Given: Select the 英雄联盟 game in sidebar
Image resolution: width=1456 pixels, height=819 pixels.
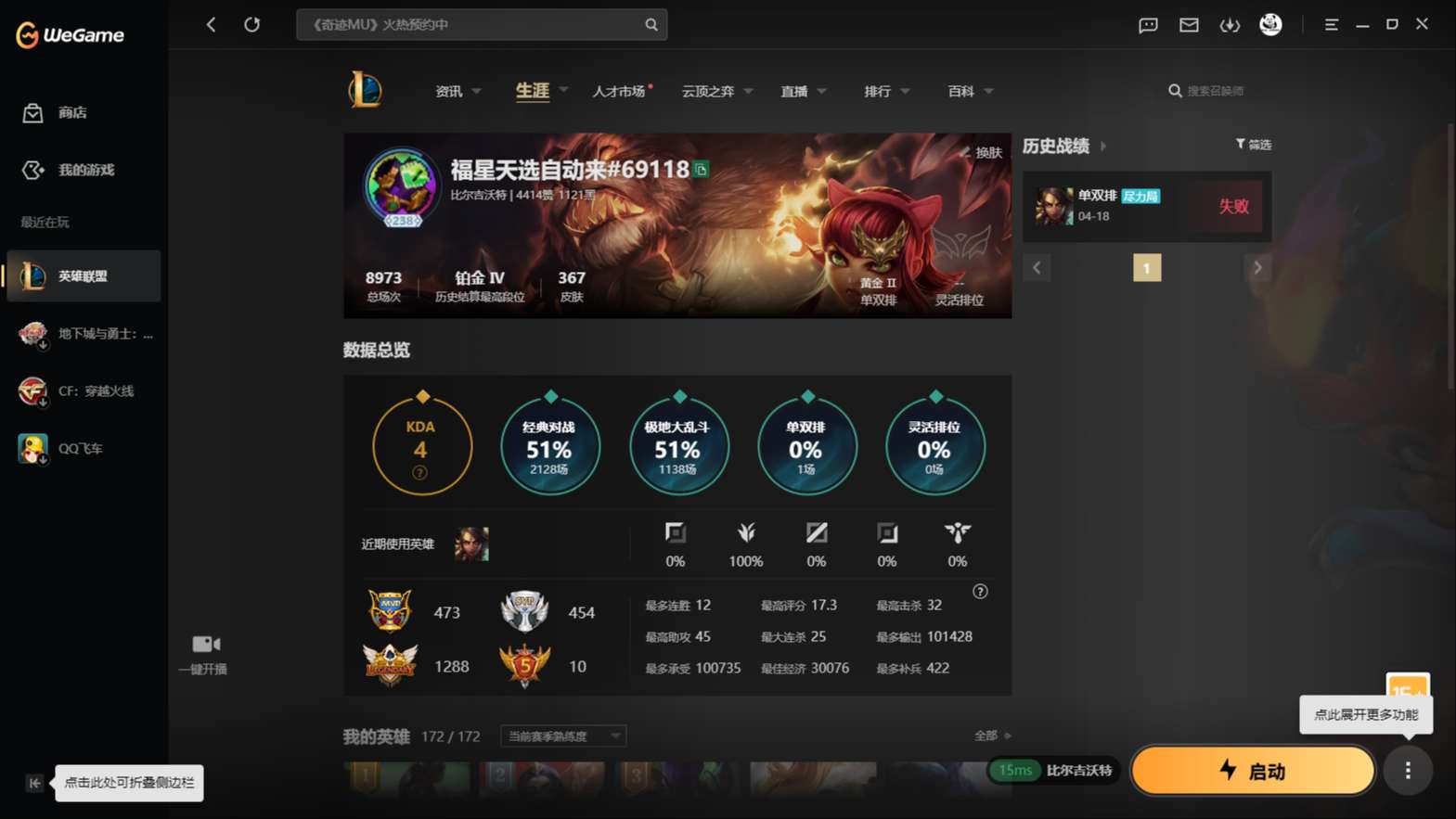Looking at the screenshot, I should point(82,275).
